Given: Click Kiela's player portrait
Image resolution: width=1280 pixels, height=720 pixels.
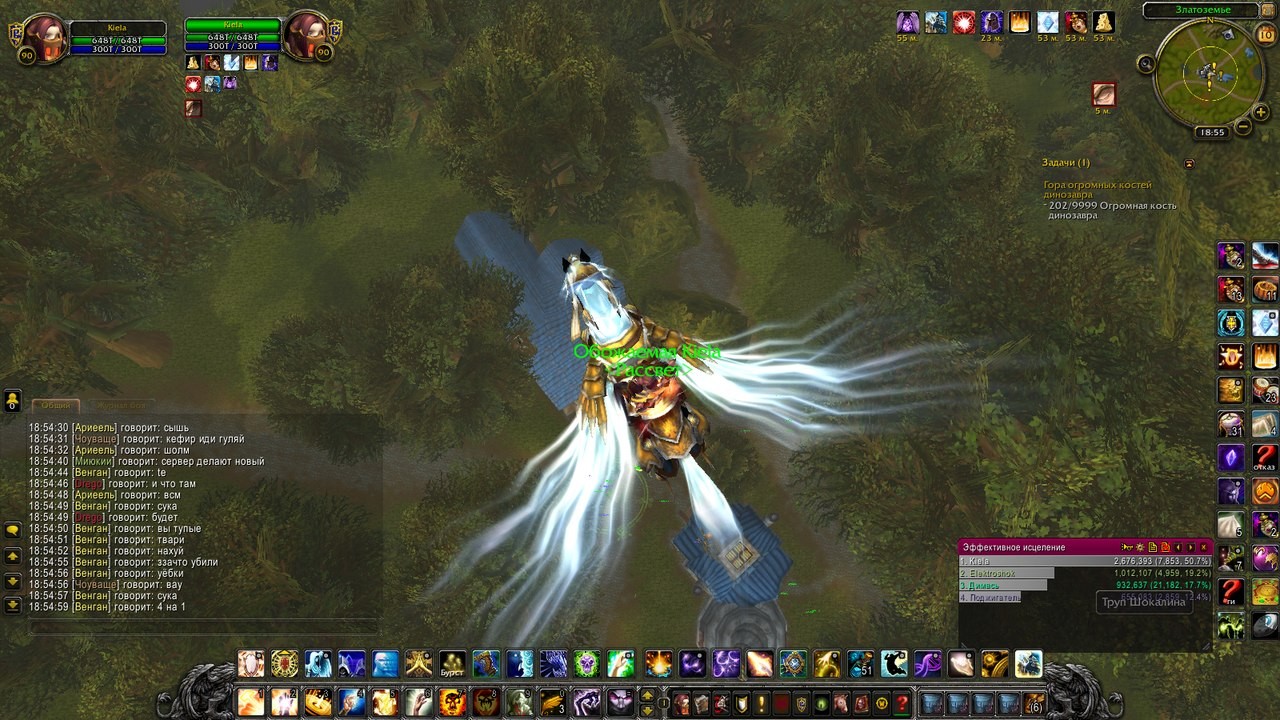Looking at the screenshot, I should pyautogui.click(x=44, y=36).
